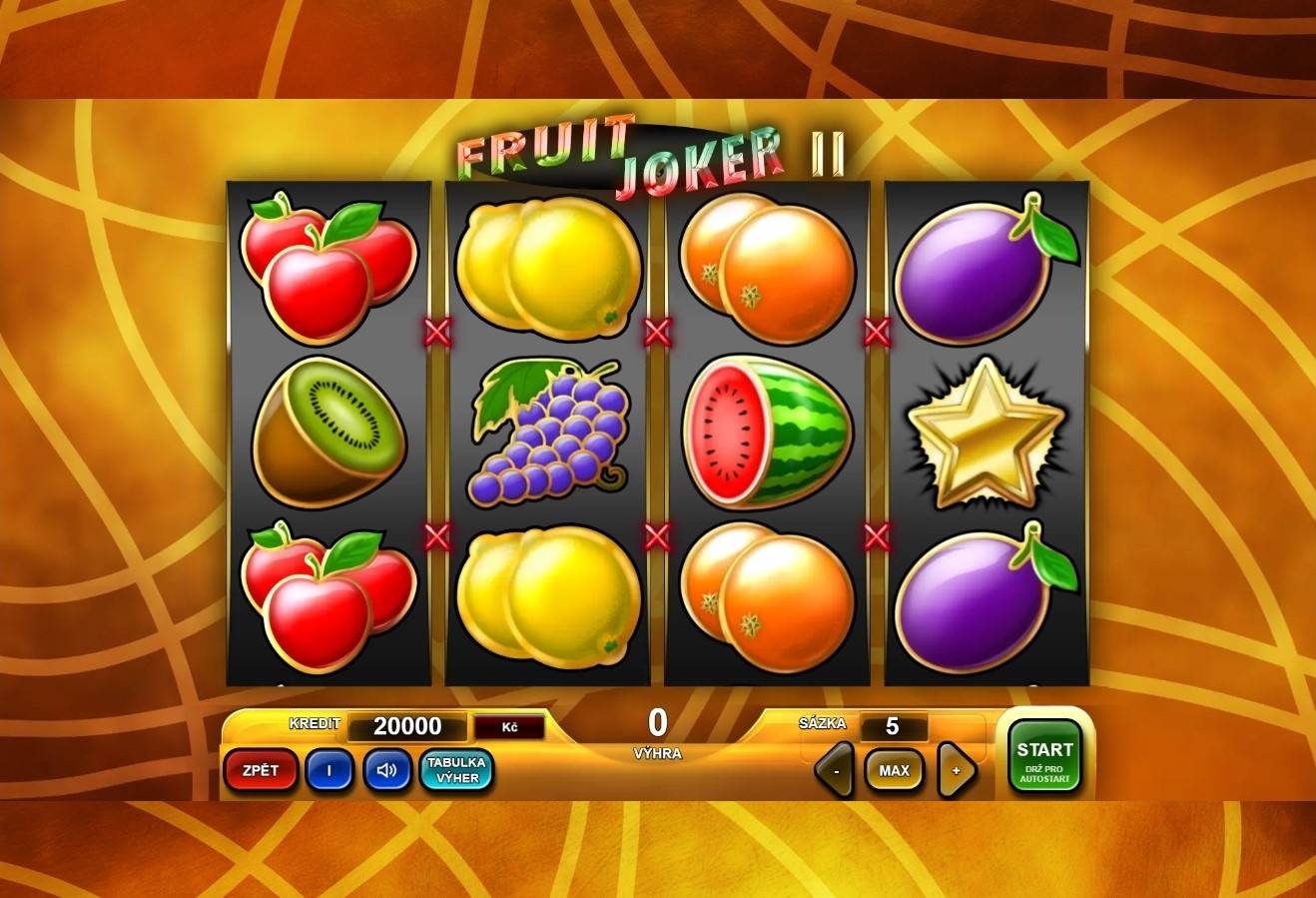This screenshot has height=898, width=1316.
Task: Set maximum bet with the MAX button
Action: [894, 769]
